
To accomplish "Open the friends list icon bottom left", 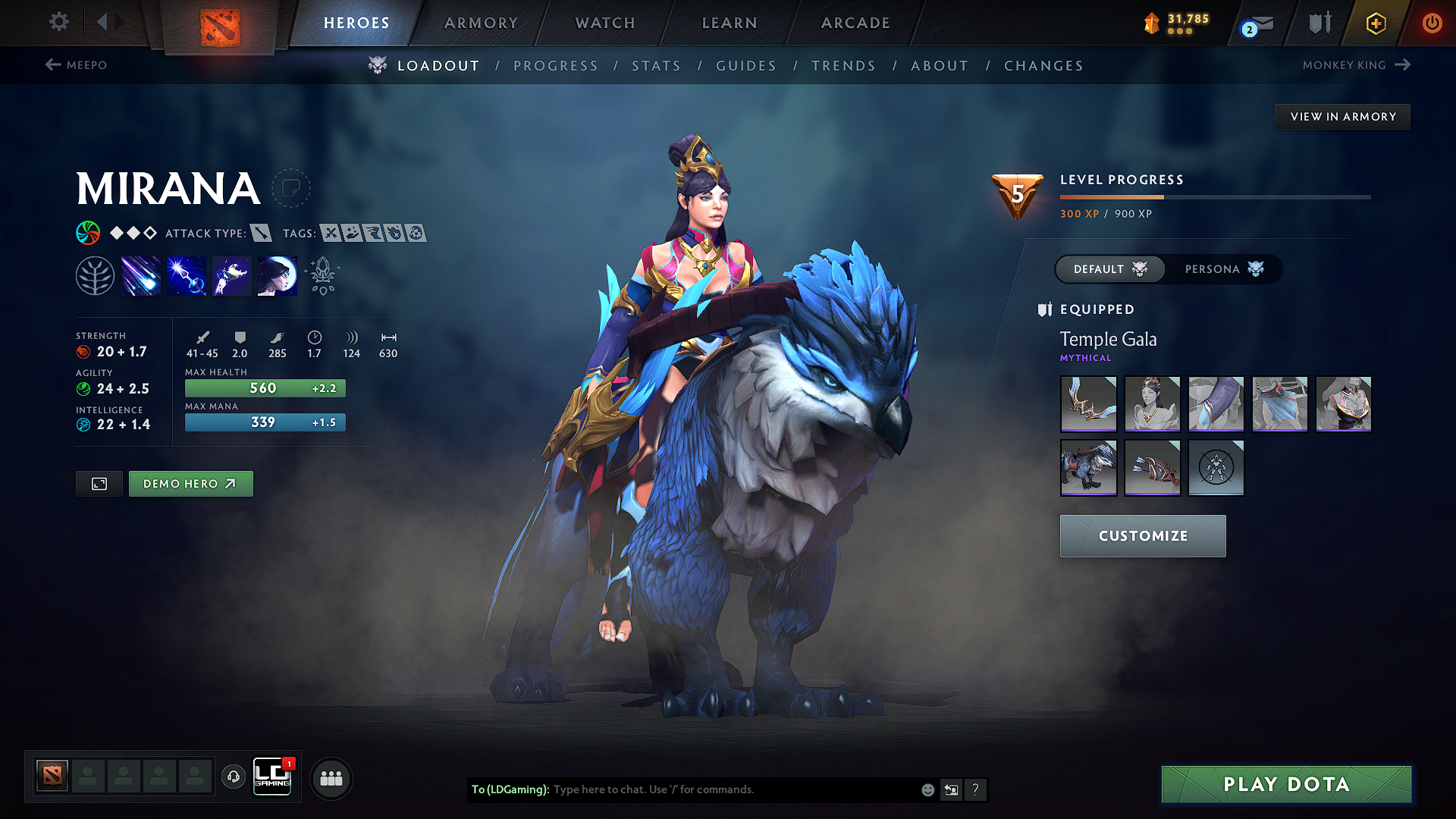I will [x=331, y=777].
